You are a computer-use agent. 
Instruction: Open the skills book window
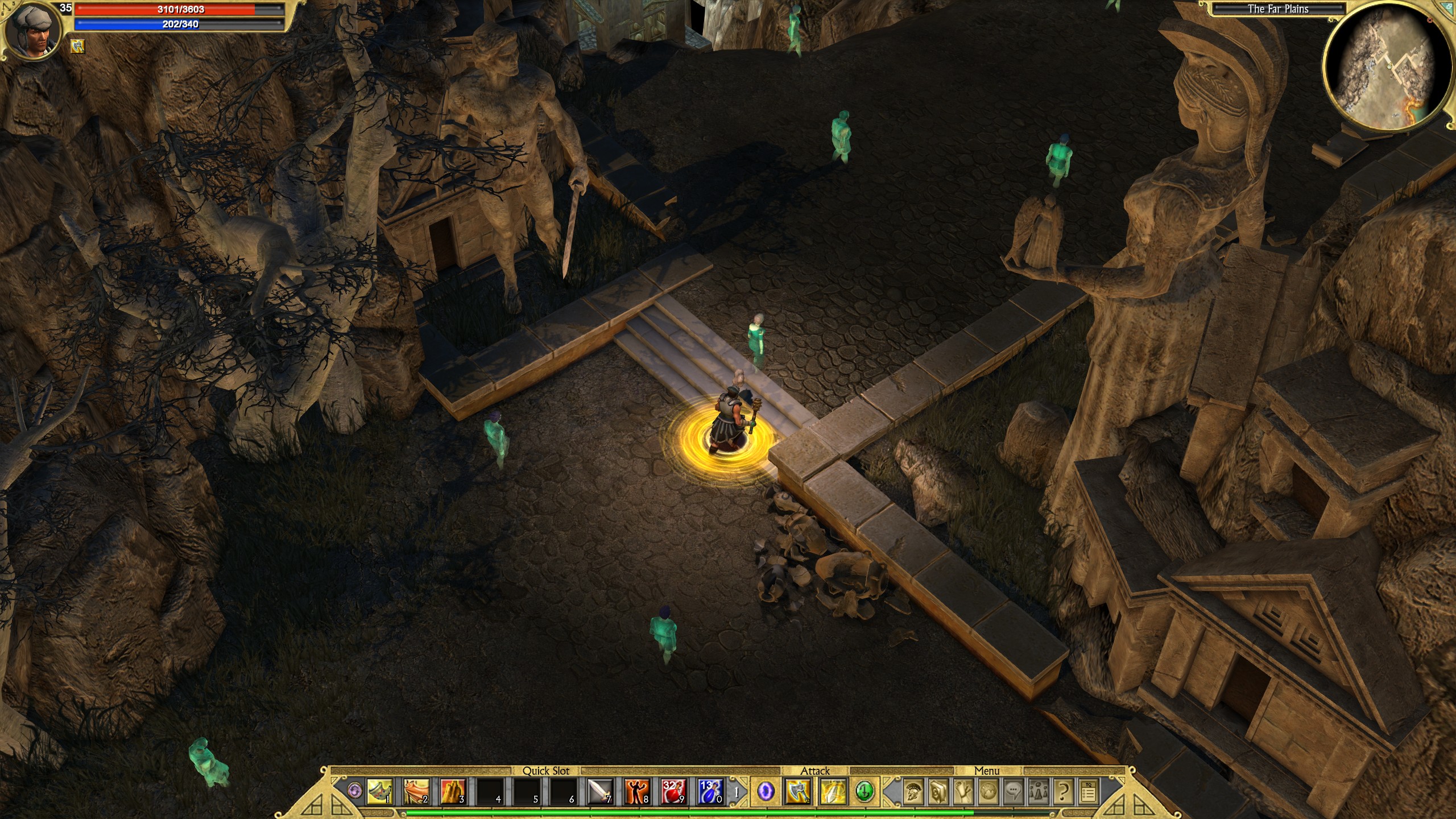click(x=938, y=792)
